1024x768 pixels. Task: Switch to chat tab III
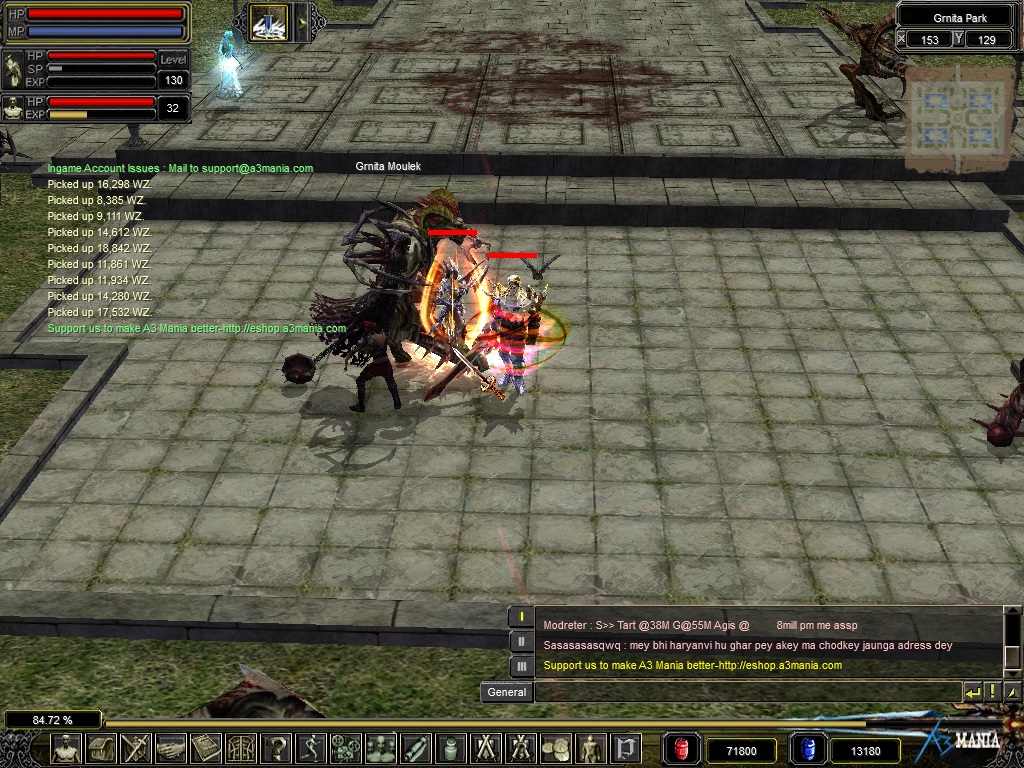click(x=521, y=666)
